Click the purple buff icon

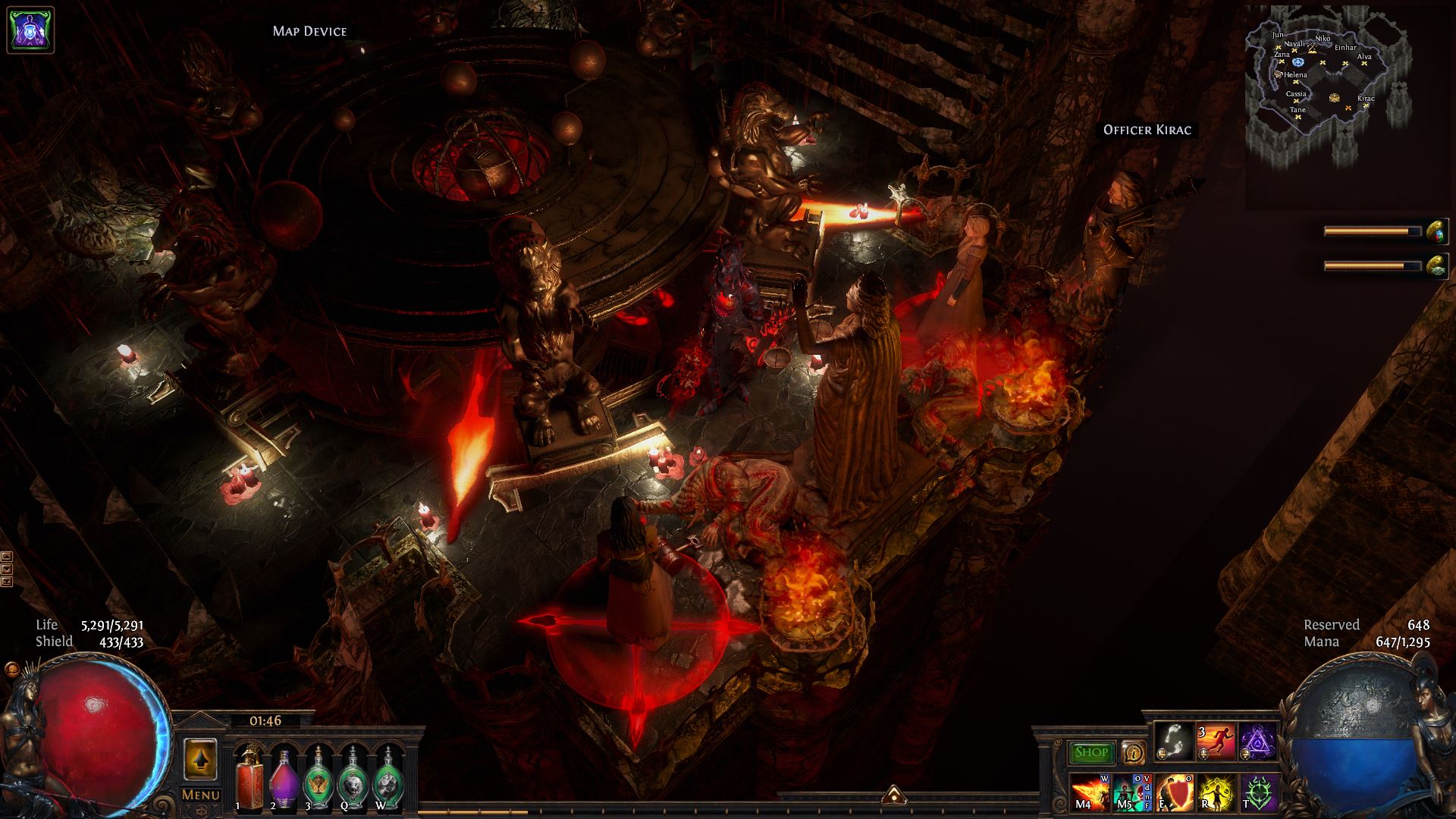pyautogui.click(x=30, y=30)
